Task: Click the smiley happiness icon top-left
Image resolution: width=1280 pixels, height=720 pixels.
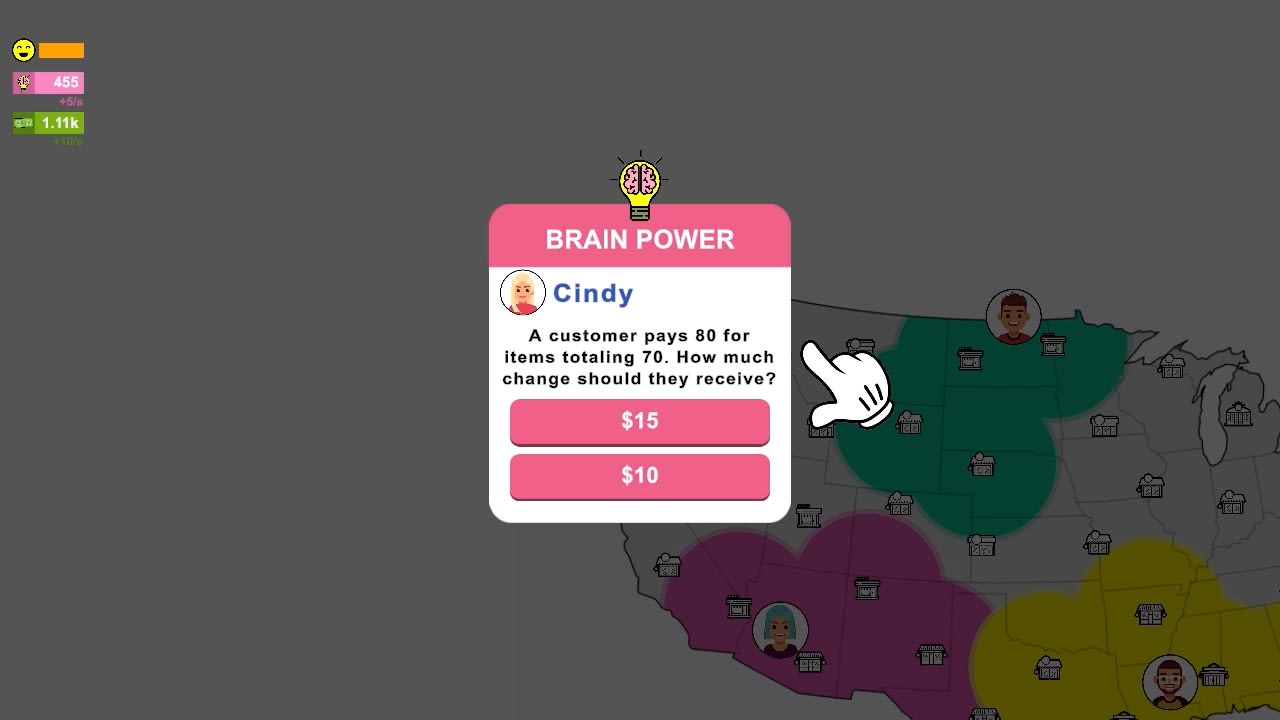Action: [x=21, y=48]
